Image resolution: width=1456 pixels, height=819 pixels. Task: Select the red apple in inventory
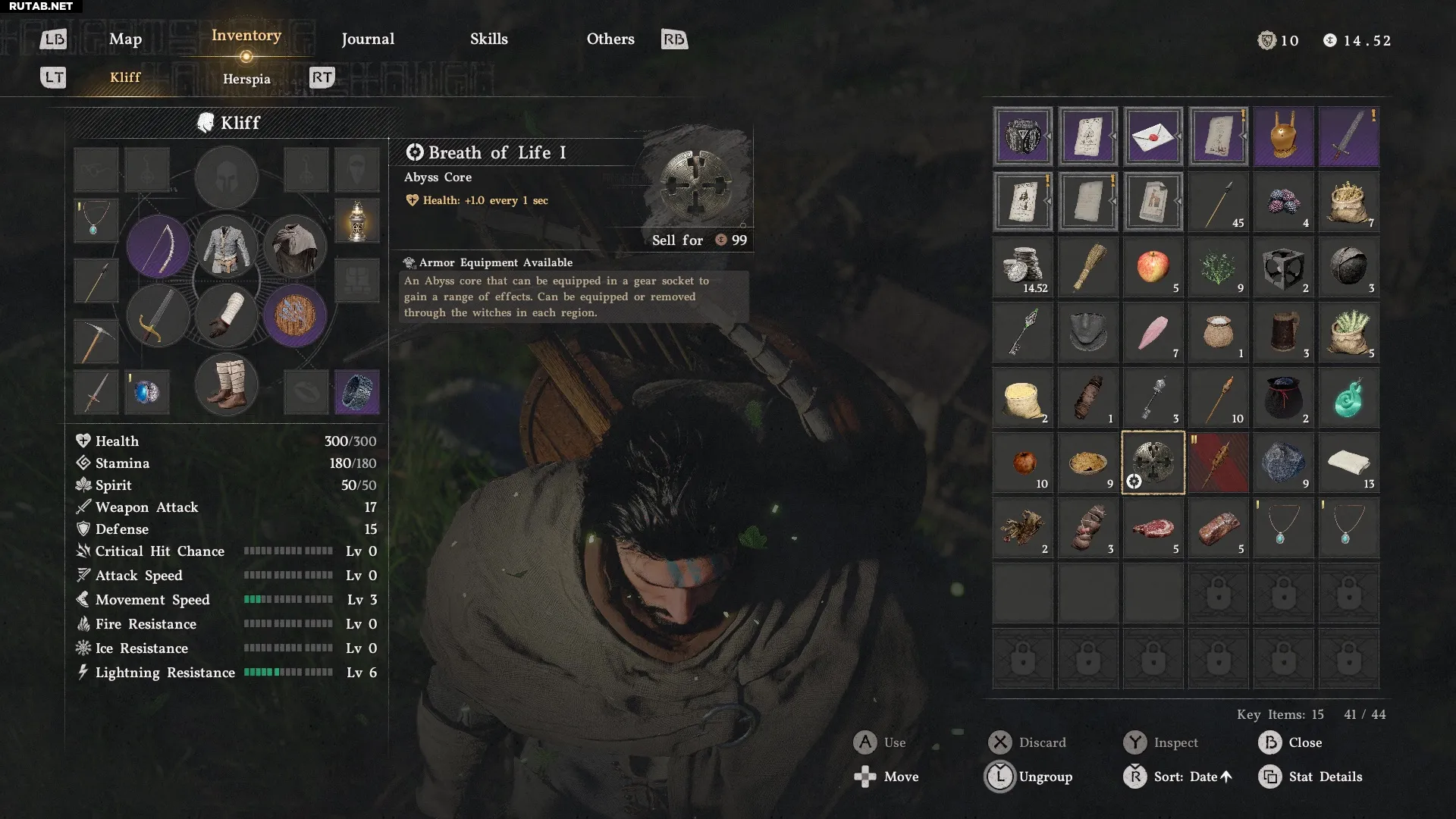tap(1153, 267)
